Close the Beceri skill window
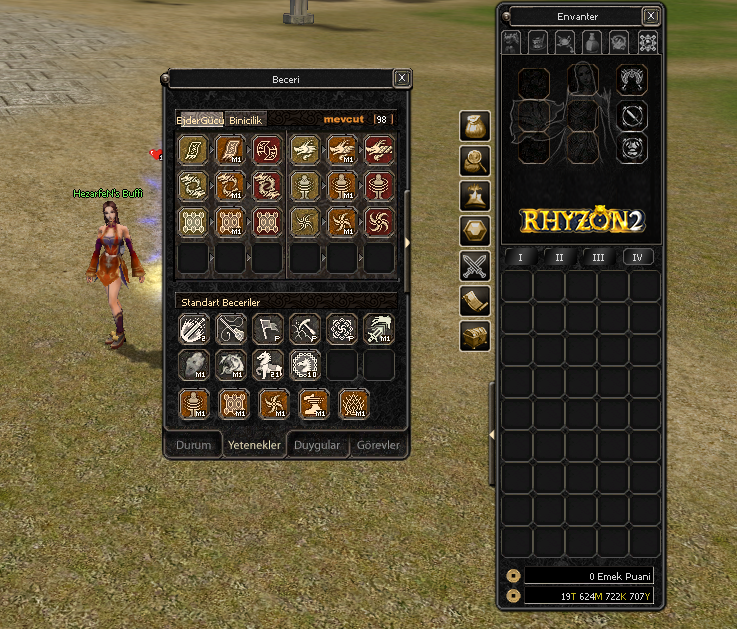Viewport: 737px width, 629px height. 401,78
